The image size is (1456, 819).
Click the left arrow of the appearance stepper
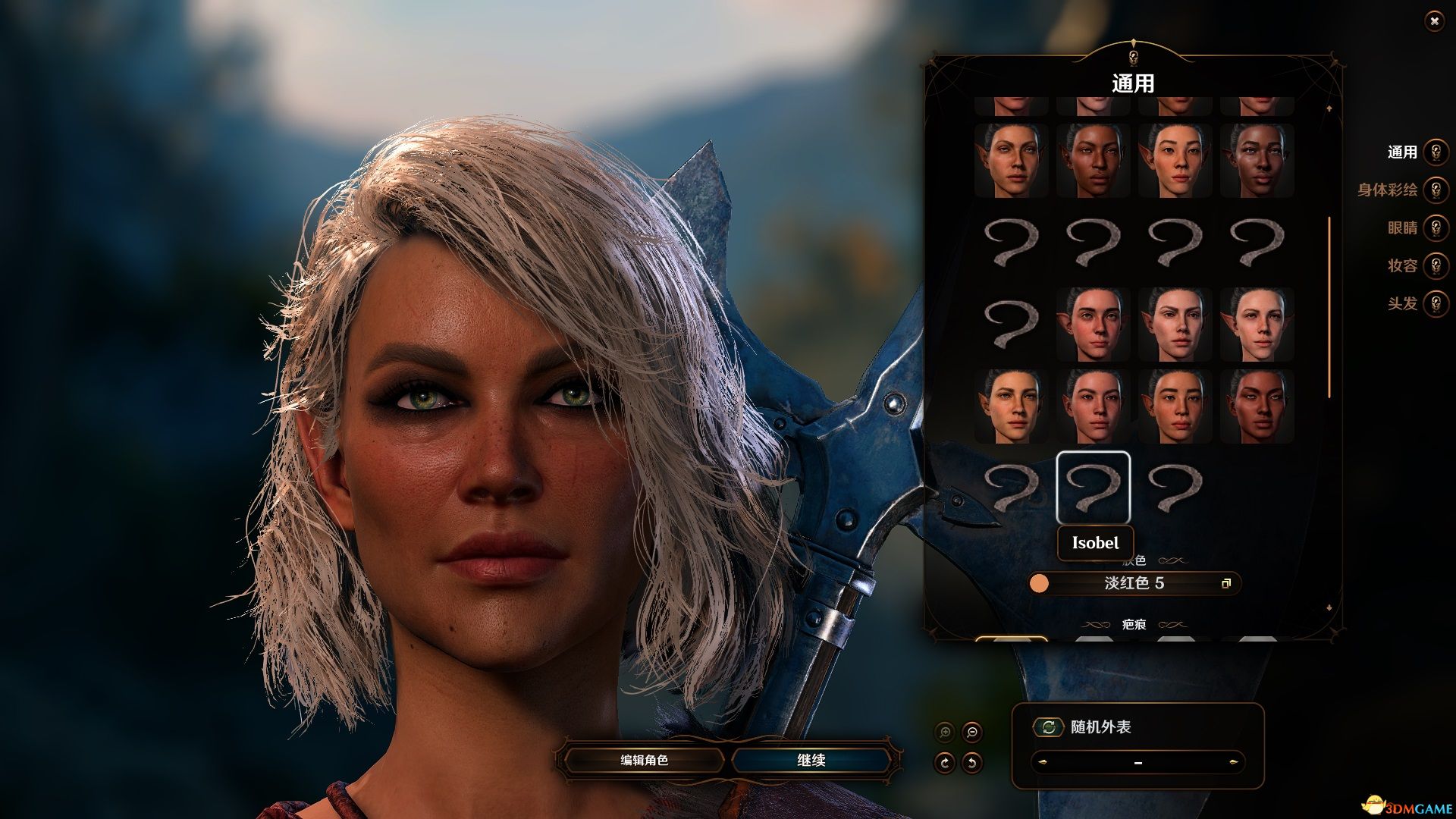[x=1043, y=762]
